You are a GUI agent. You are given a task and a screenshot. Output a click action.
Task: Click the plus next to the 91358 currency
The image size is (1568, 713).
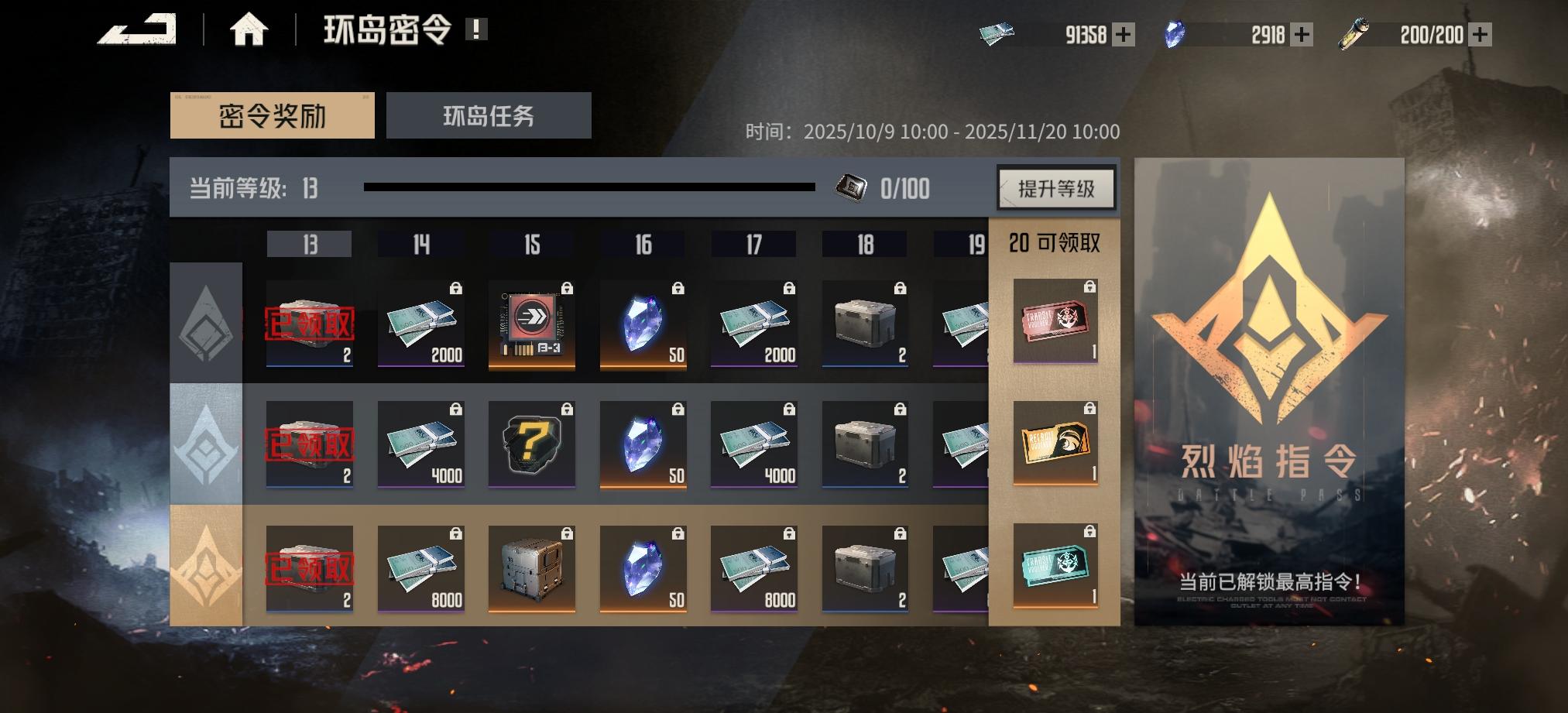(x=1125, y=33)
